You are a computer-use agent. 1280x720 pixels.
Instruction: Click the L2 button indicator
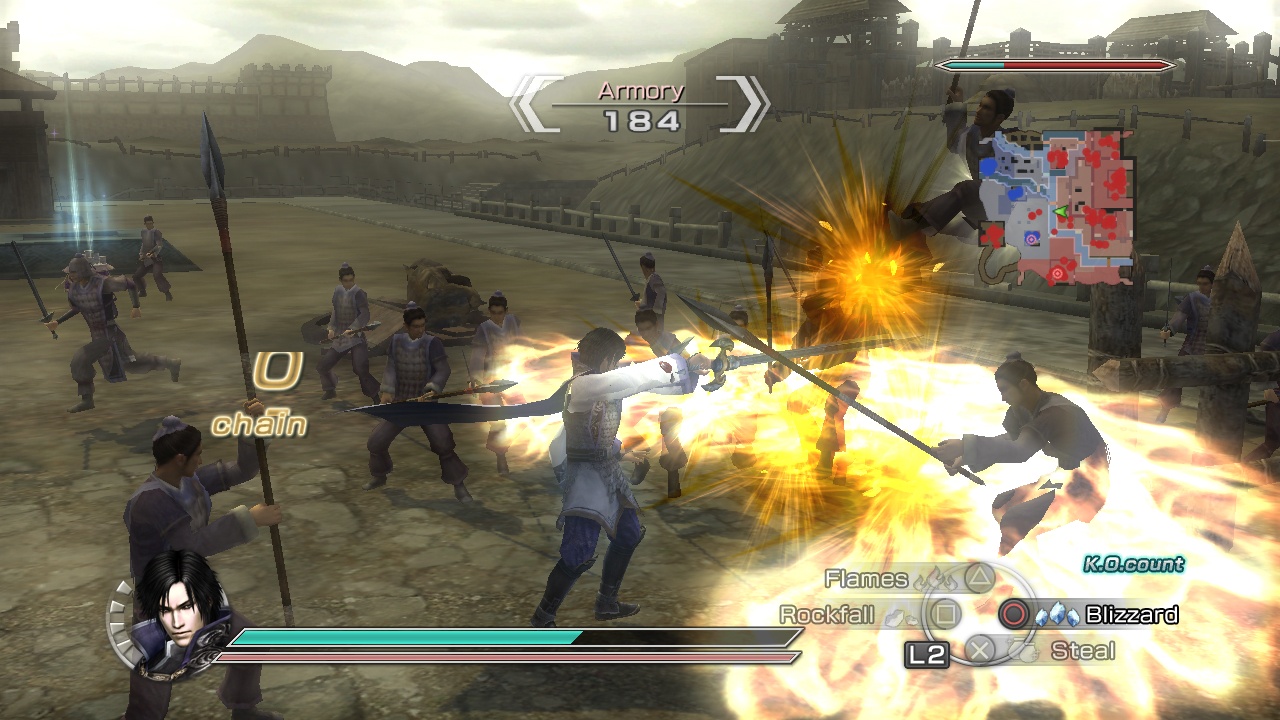click(926, 653)
